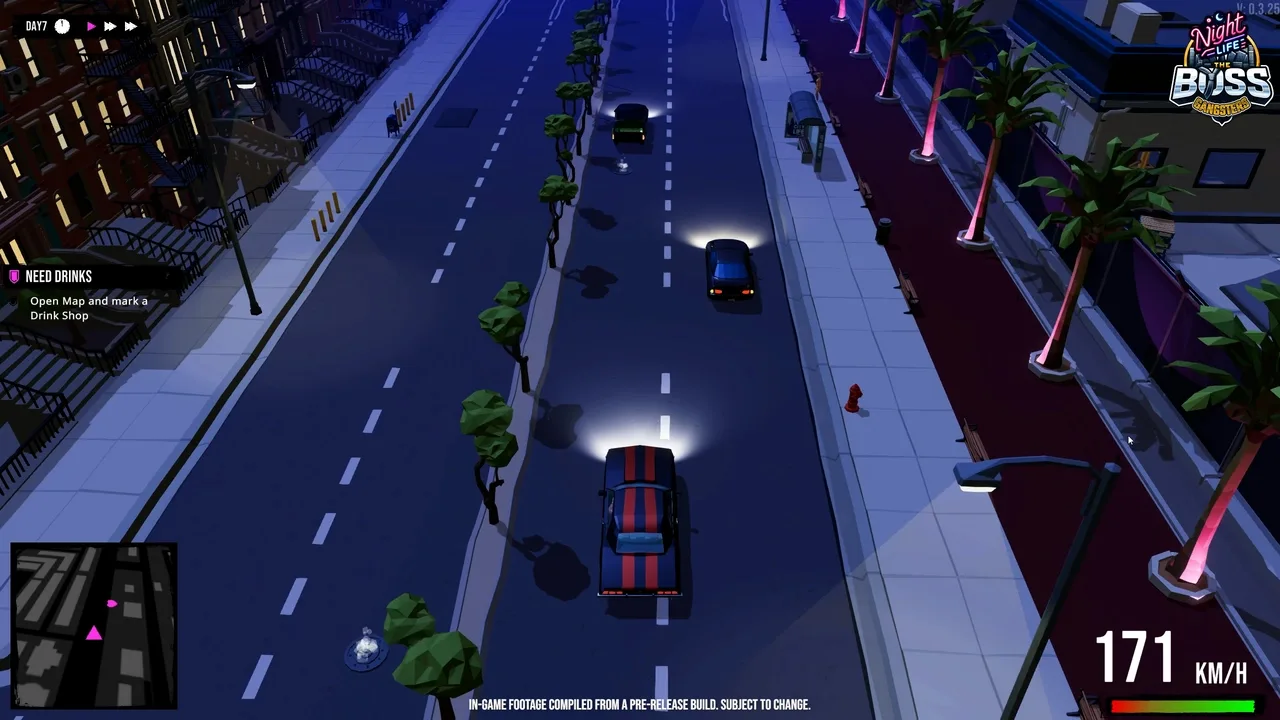Select the player's red-striped car
Viewport: 1280px width, 720px height.
pyautogui.click(x=638, y=520)
